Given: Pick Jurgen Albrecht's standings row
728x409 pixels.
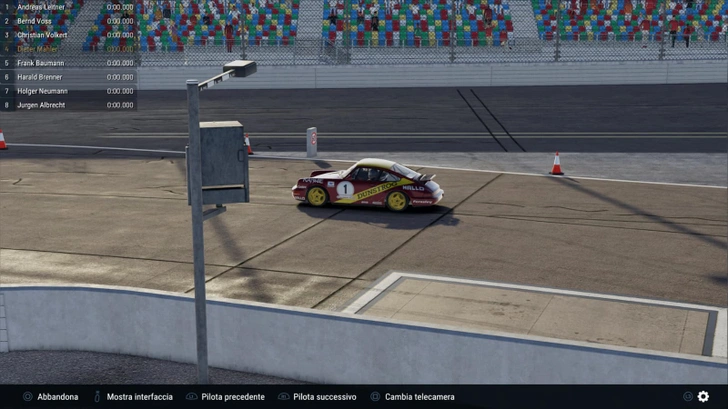Looking at the screenshot, I should [68, 105].
